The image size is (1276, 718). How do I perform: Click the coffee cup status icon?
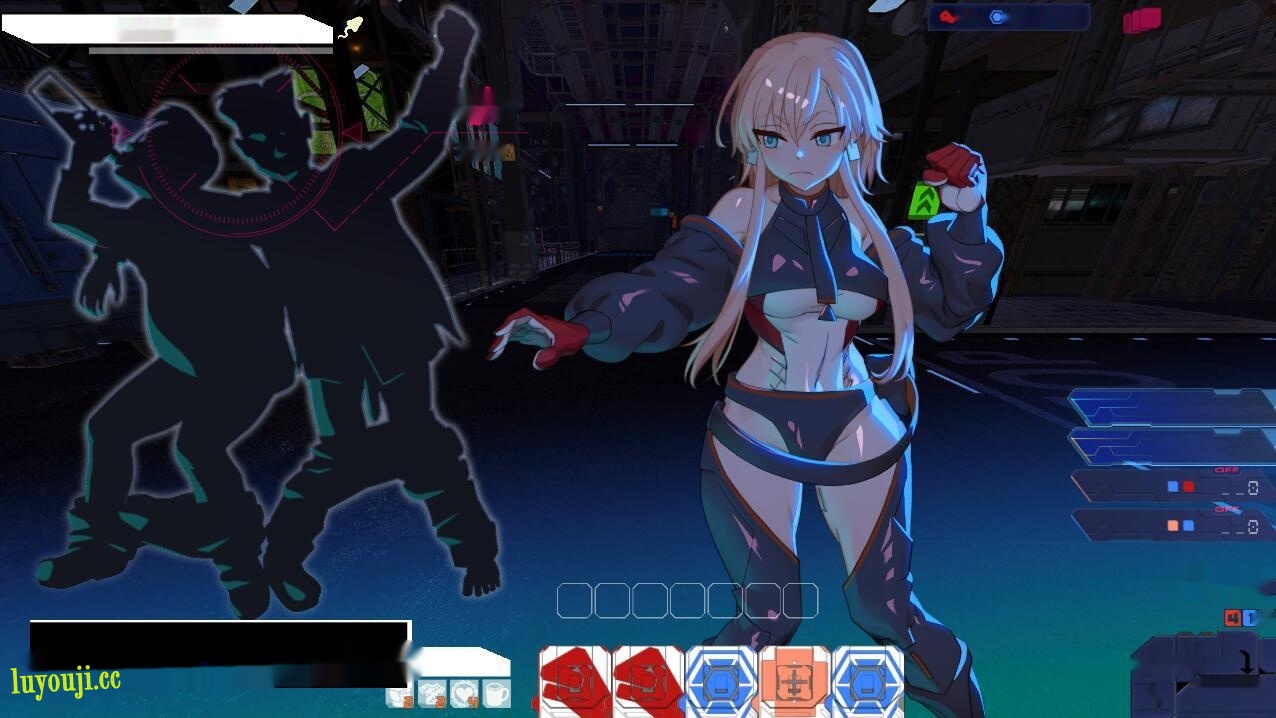tap(496, 692)
